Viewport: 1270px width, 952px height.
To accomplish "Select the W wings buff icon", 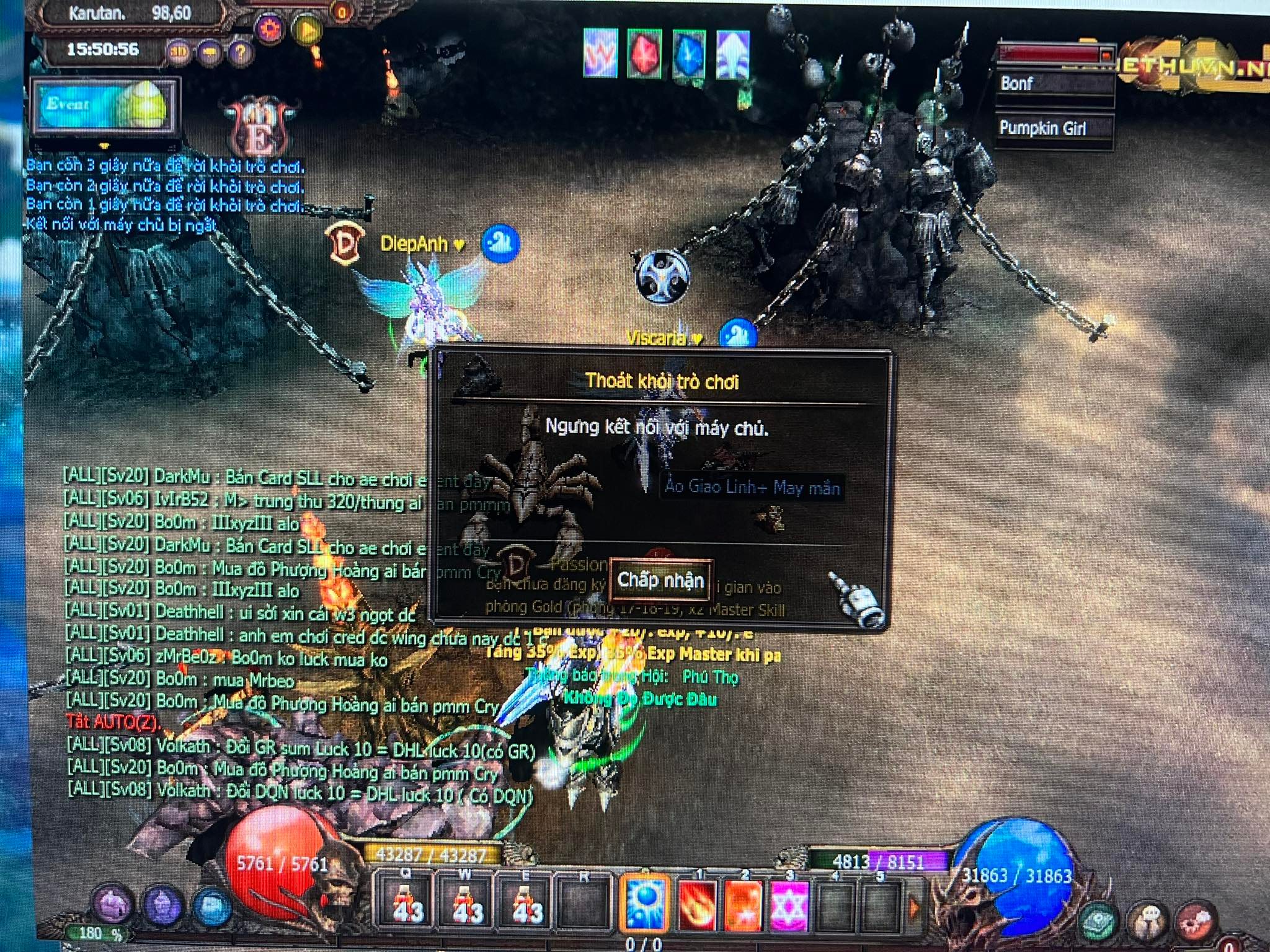I will pos(600,53).
